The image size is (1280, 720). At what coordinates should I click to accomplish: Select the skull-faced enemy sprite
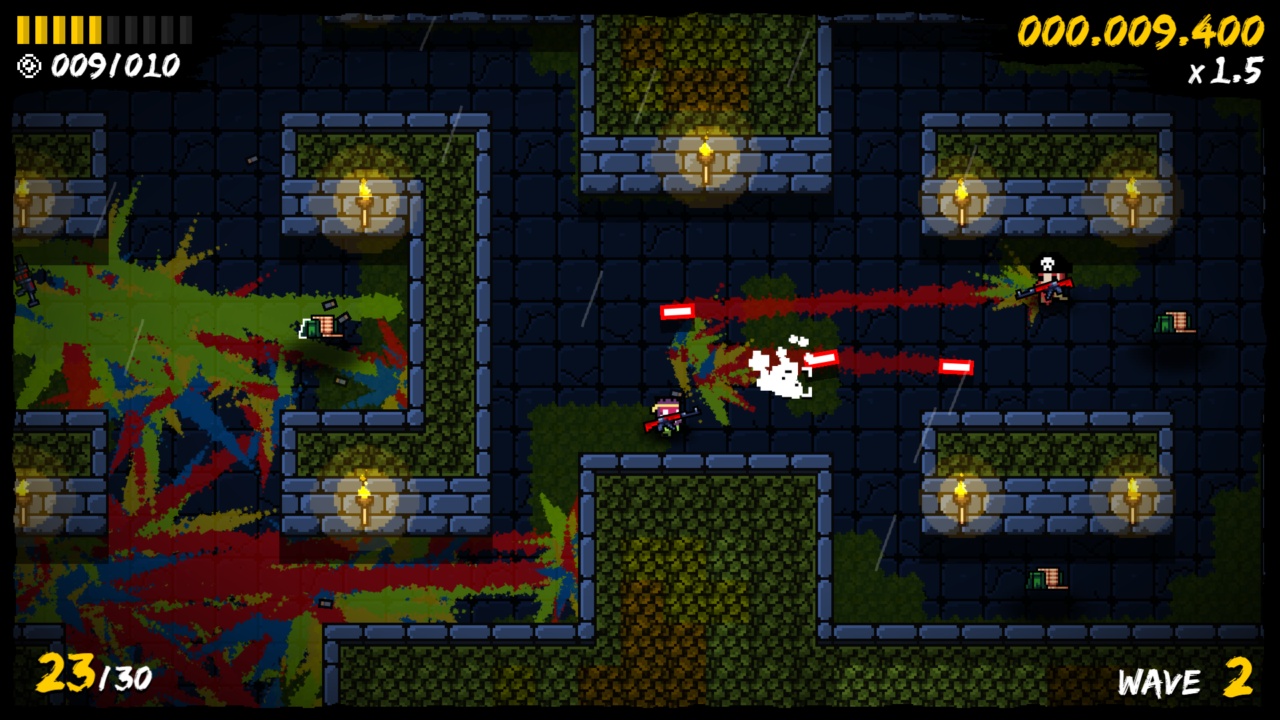[x=1046, y=278]
